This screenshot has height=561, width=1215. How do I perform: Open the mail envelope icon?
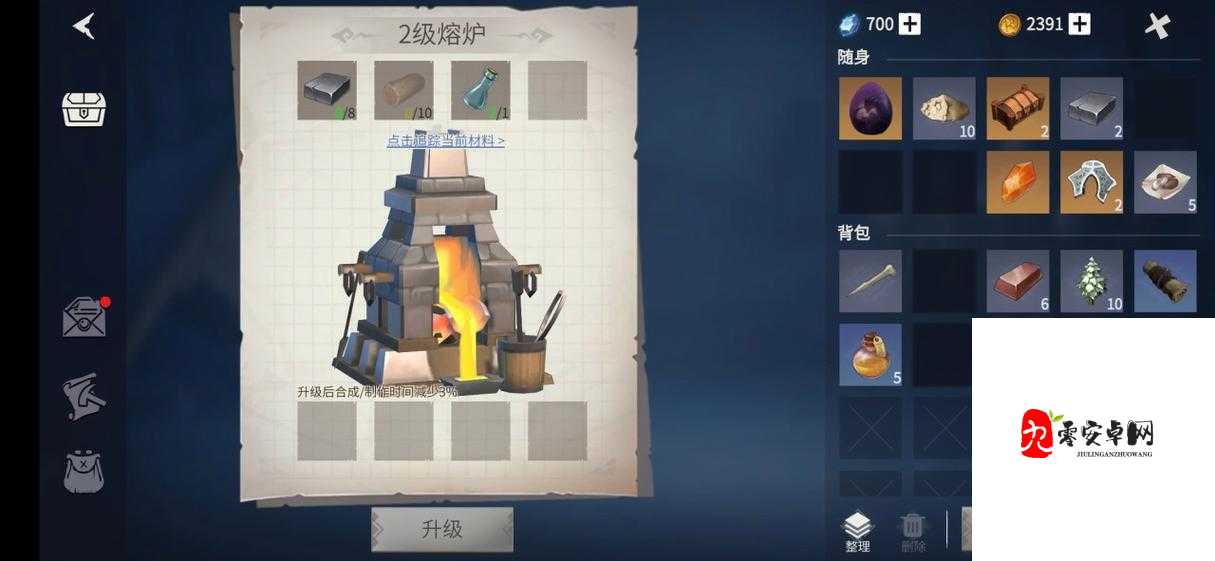pos(84,318)
